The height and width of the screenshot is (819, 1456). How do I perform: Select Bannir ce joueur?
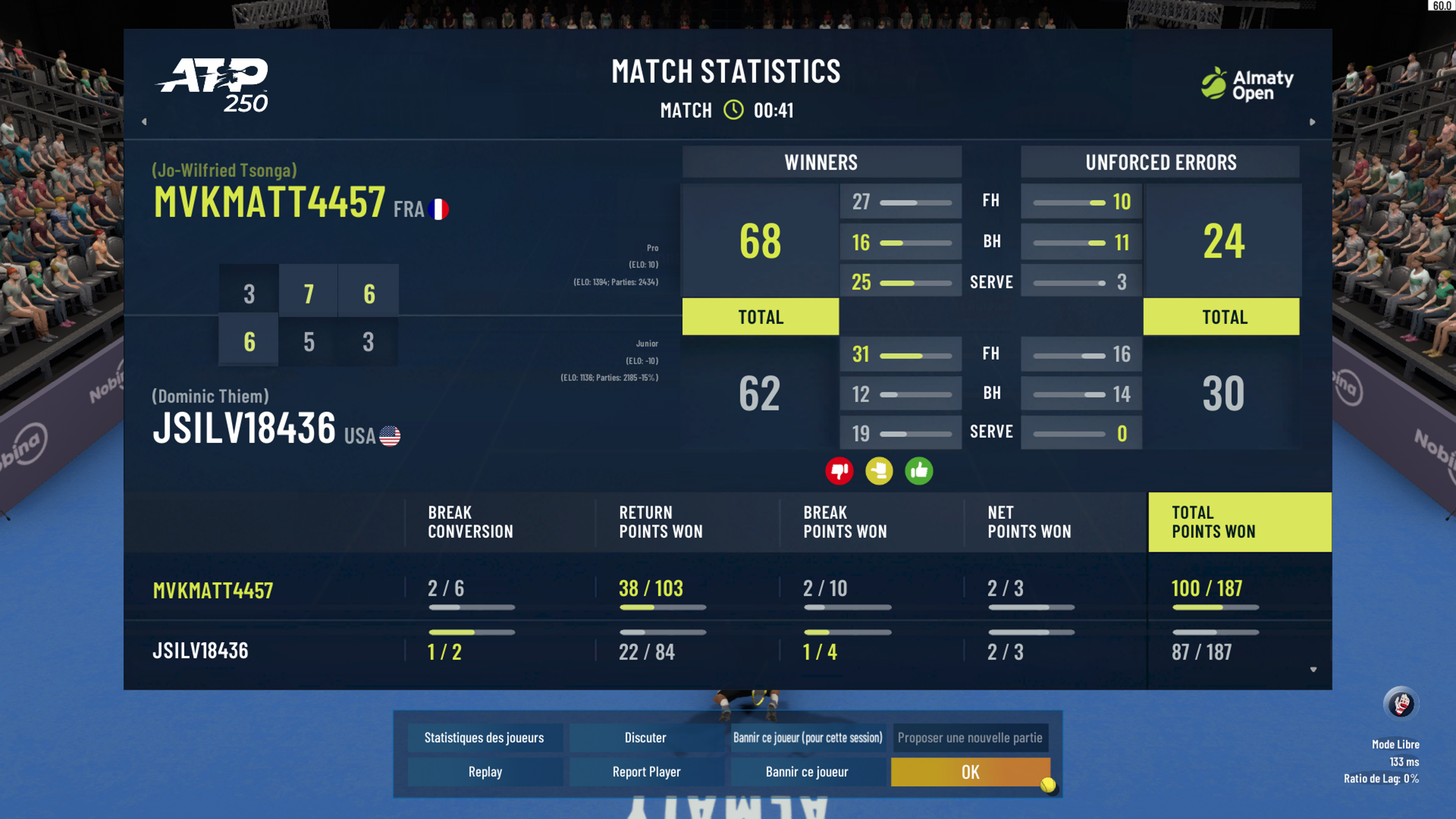click(807, 772)
